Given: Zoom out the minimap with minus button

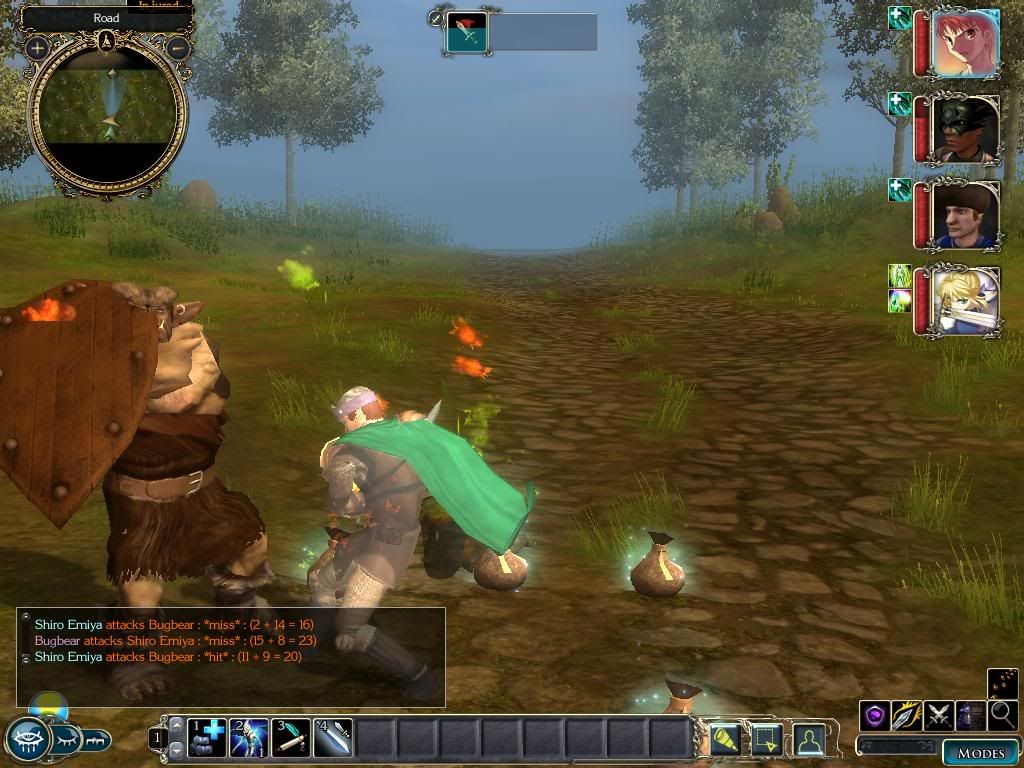Looking at the screenshot, I should tap(178, 47).
